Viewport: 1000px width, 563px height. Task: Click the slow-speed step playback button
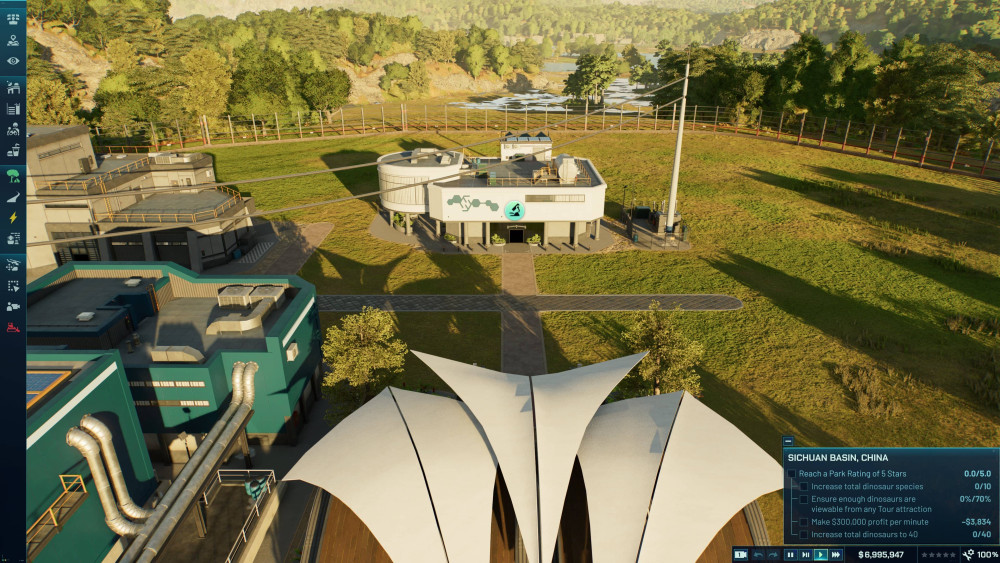[805, 554]
